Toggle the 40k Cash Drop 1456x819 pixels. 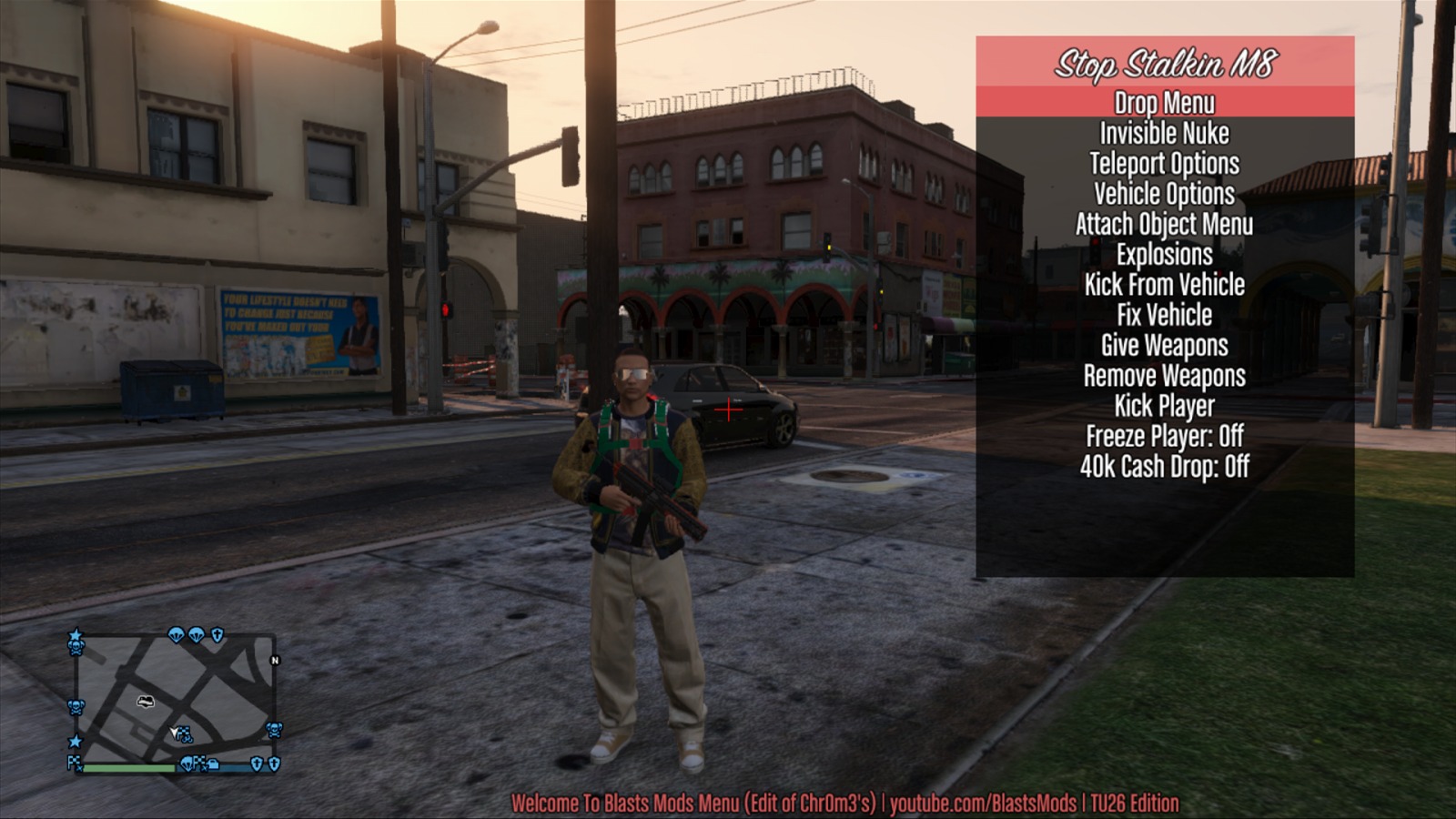point(1164,467)
